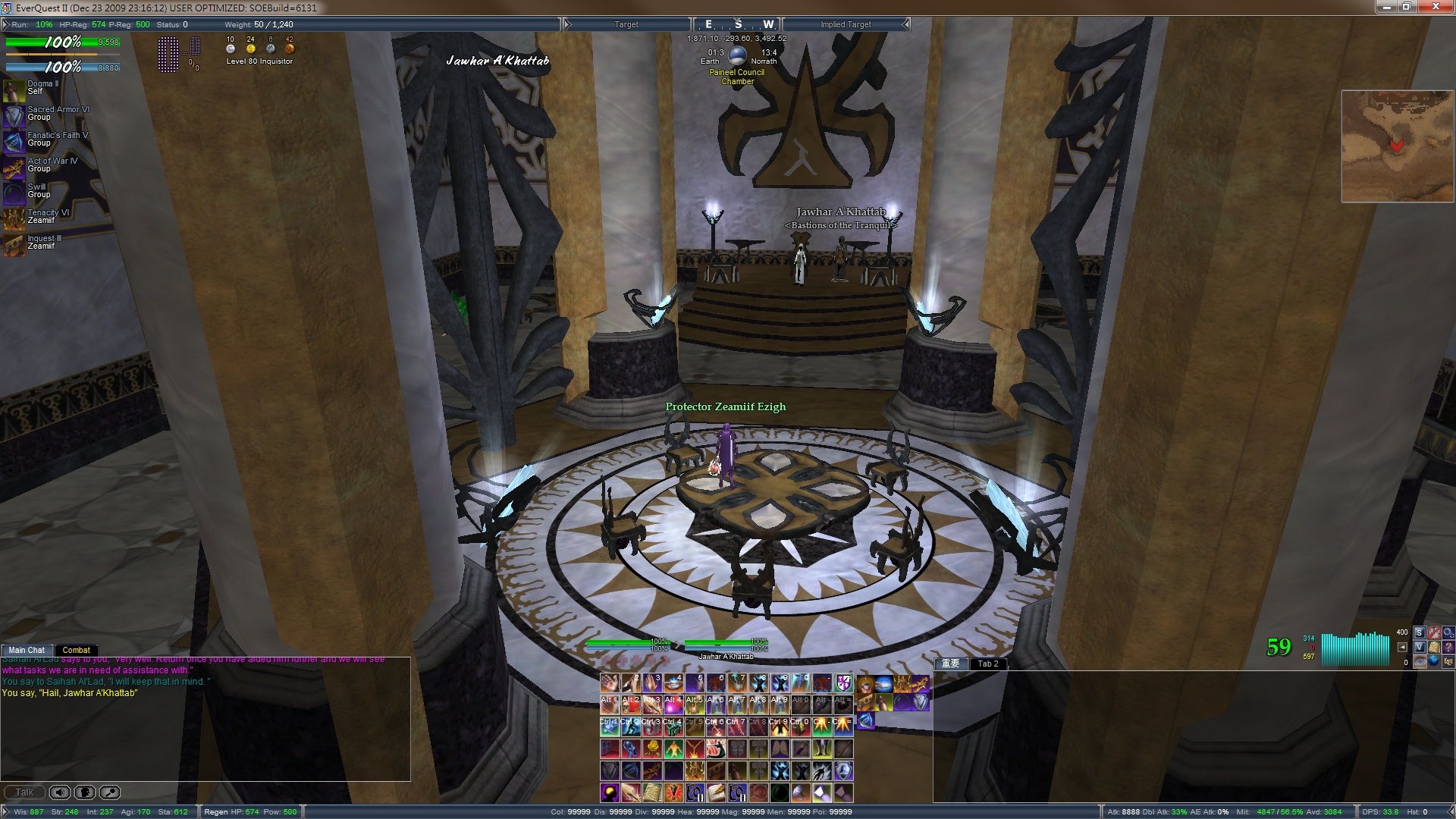Activate the heraldic shield ability on hotbar
This screenshot has width=1456, height=819.
coord(843,683)
